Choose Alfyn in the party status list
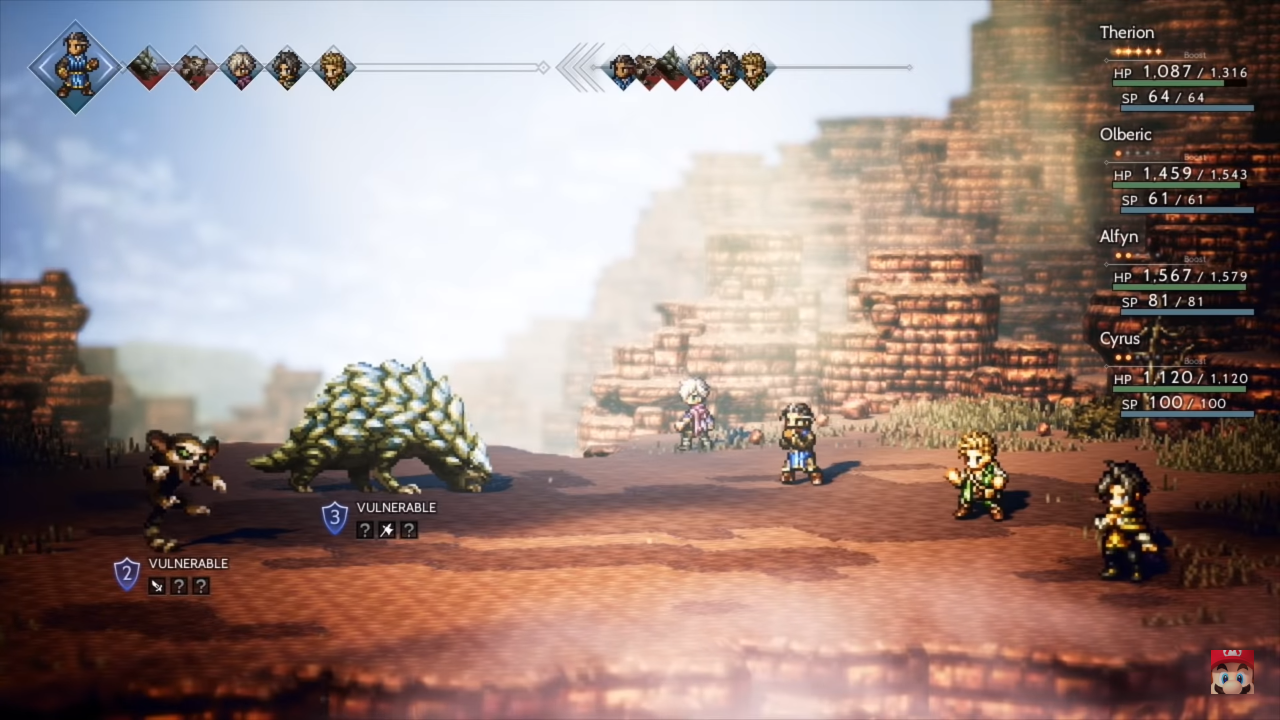The image size is (1280, 720). 1119,236
